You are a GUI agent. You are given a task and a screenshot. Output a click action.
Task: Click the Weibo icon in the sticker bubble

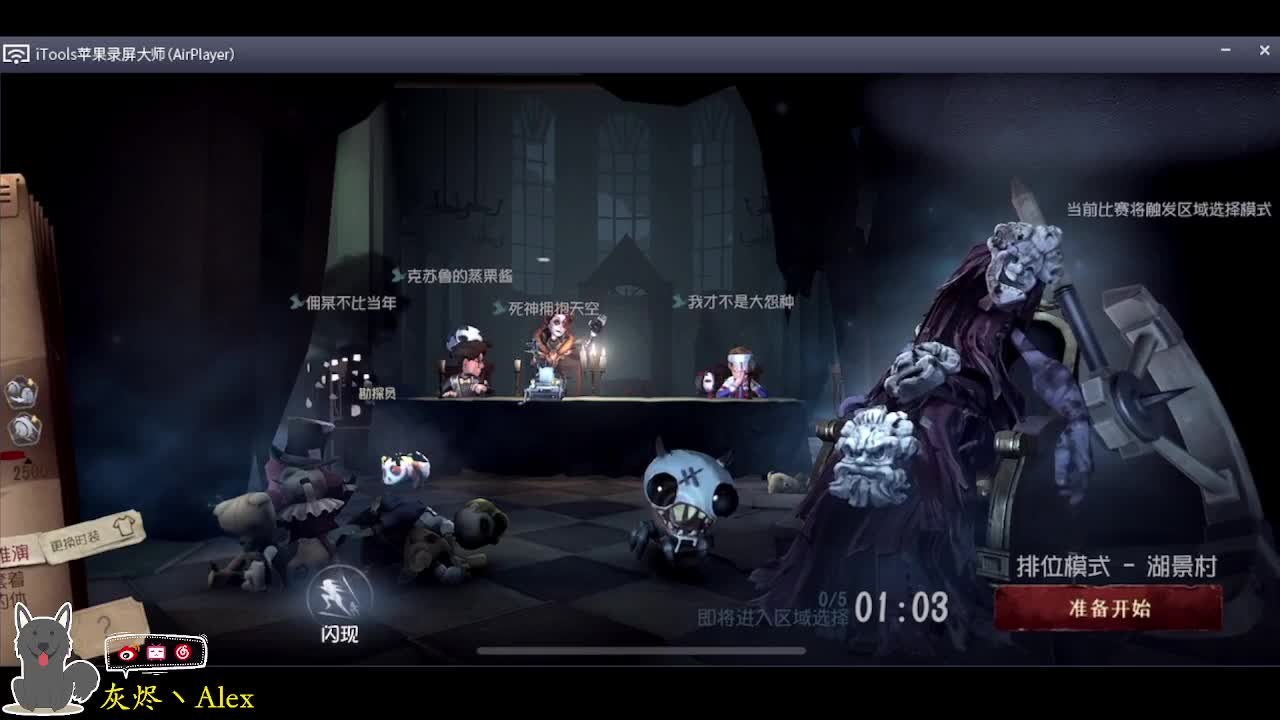128,654
